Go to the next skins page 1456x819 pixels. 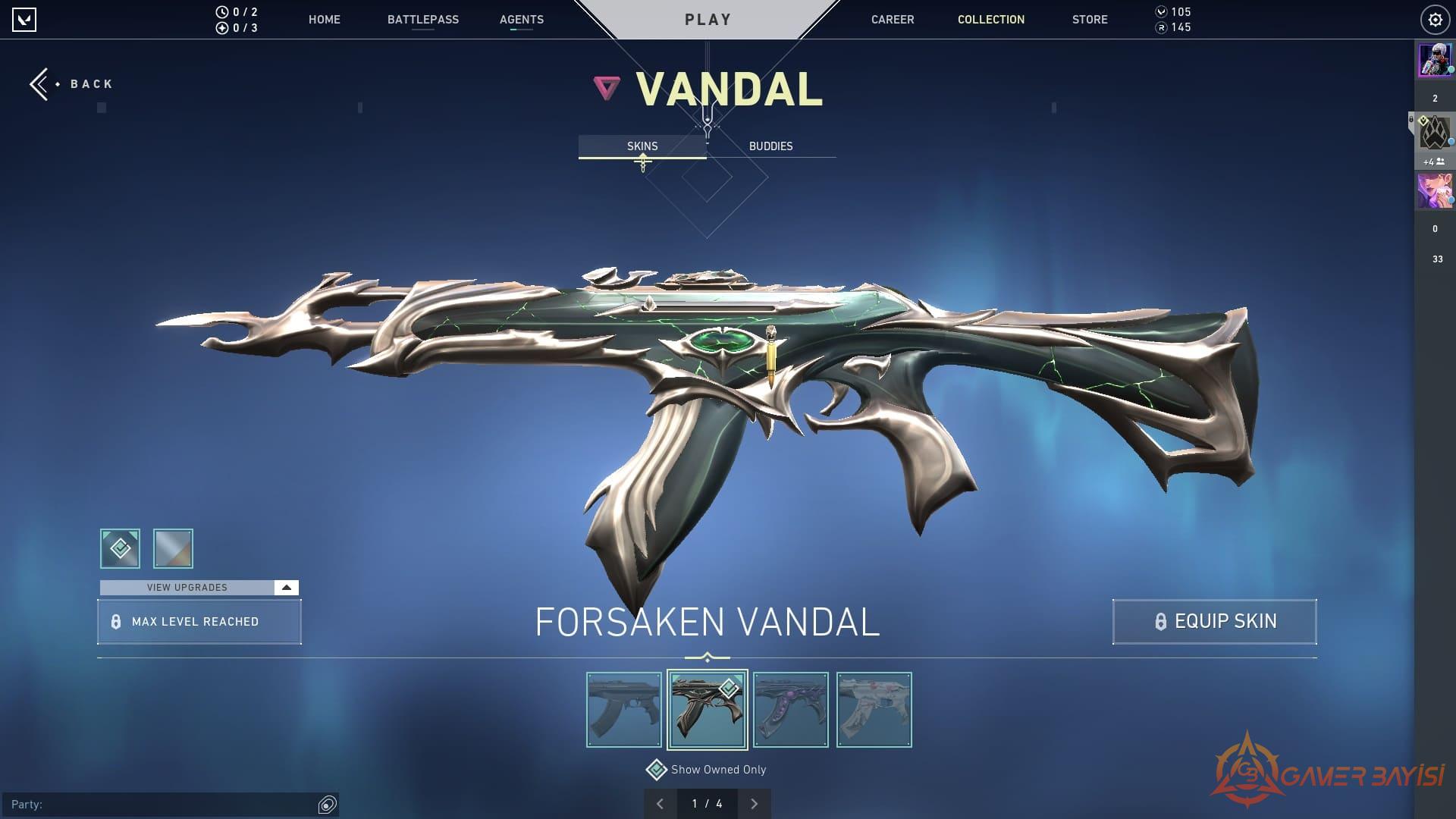[x=754, y=804]
